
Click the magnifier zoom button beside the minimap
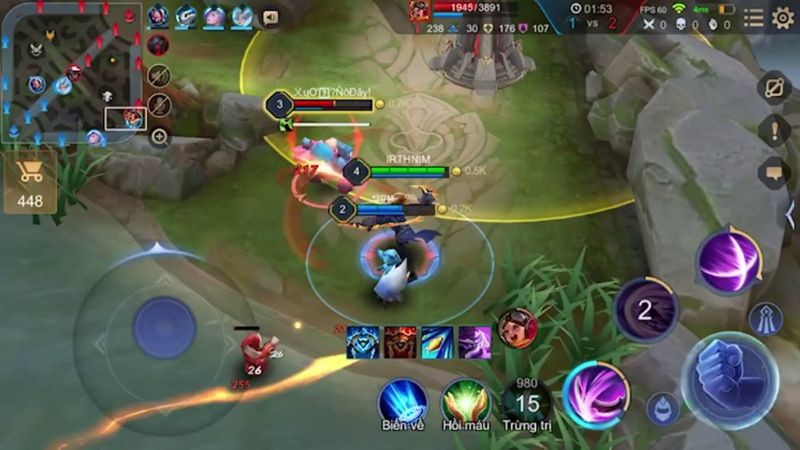tap(159, 137)
